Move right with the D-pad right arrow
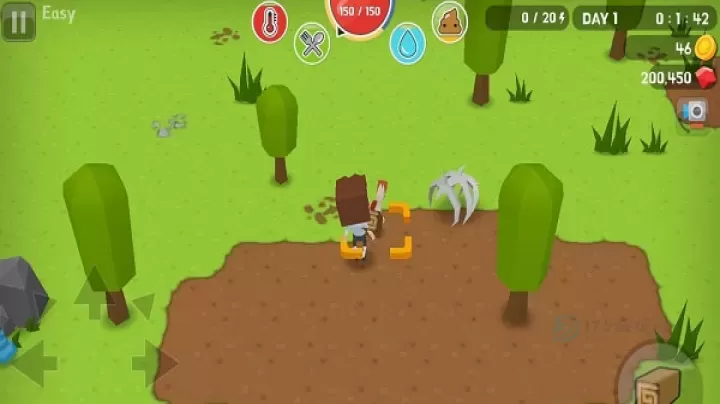Viewport: 720px width, 404px height. tap(152, 362)
